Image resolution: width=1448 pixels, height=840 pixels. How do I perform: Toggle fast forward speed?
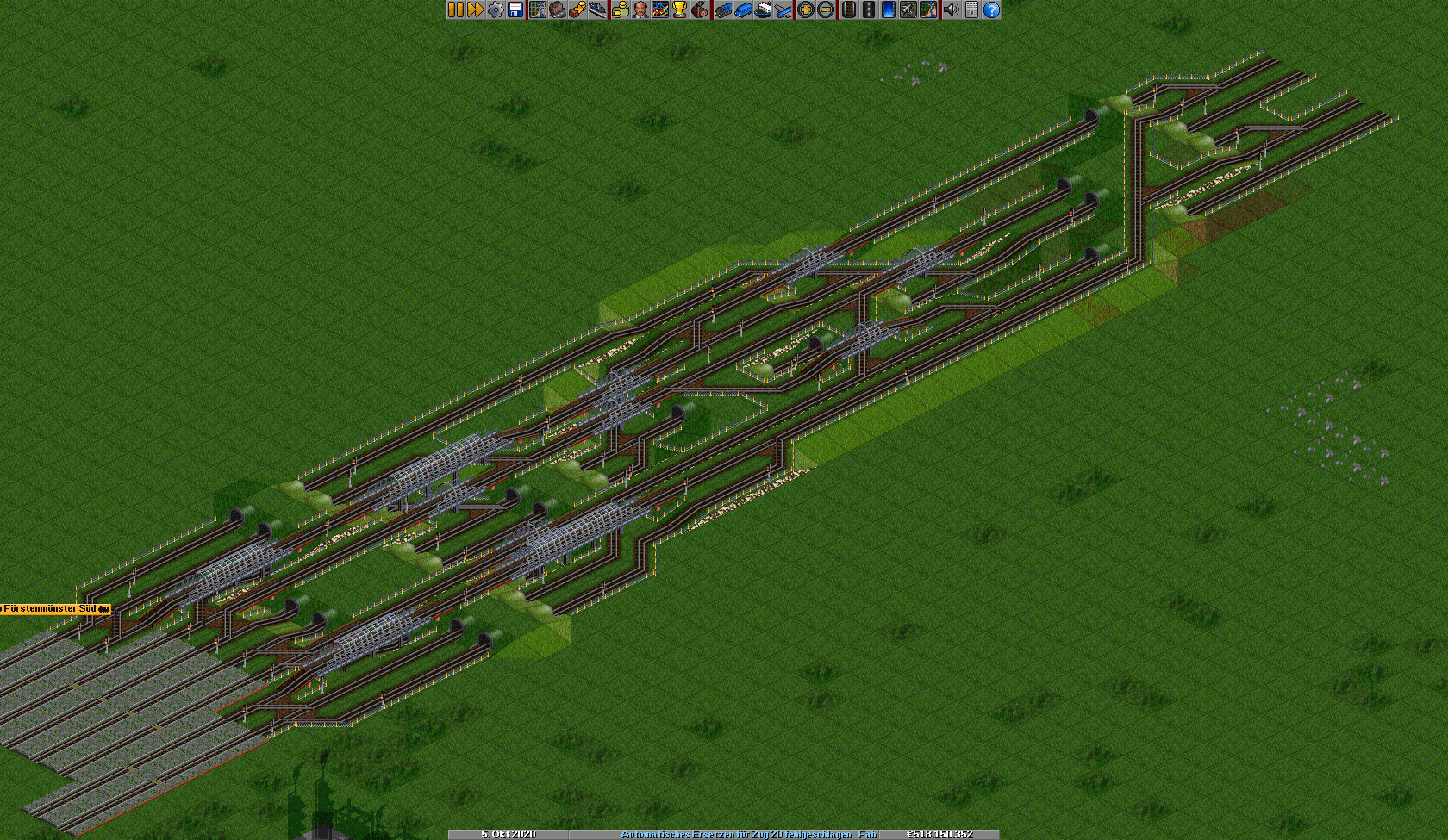click(475, 9)
